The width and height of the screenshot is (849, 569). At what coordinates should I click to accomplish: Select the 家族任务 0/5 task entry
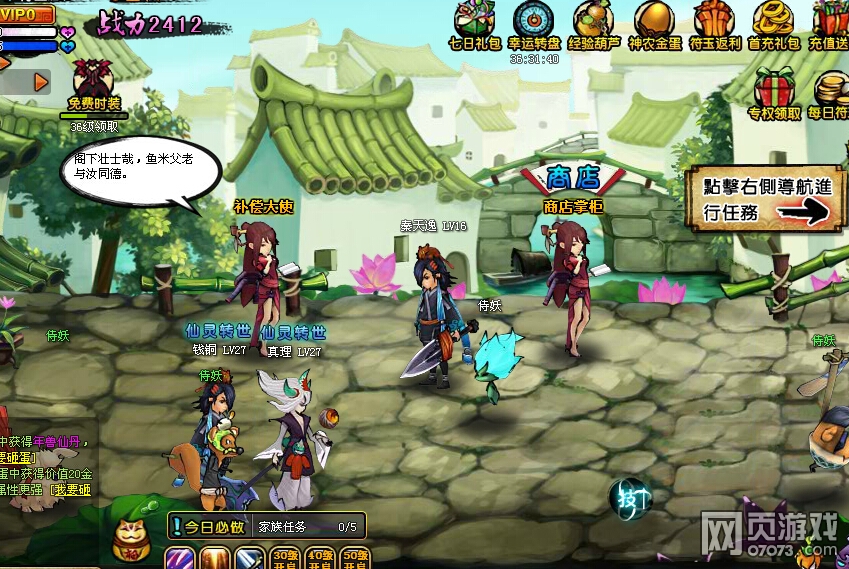tap(308, 527)
